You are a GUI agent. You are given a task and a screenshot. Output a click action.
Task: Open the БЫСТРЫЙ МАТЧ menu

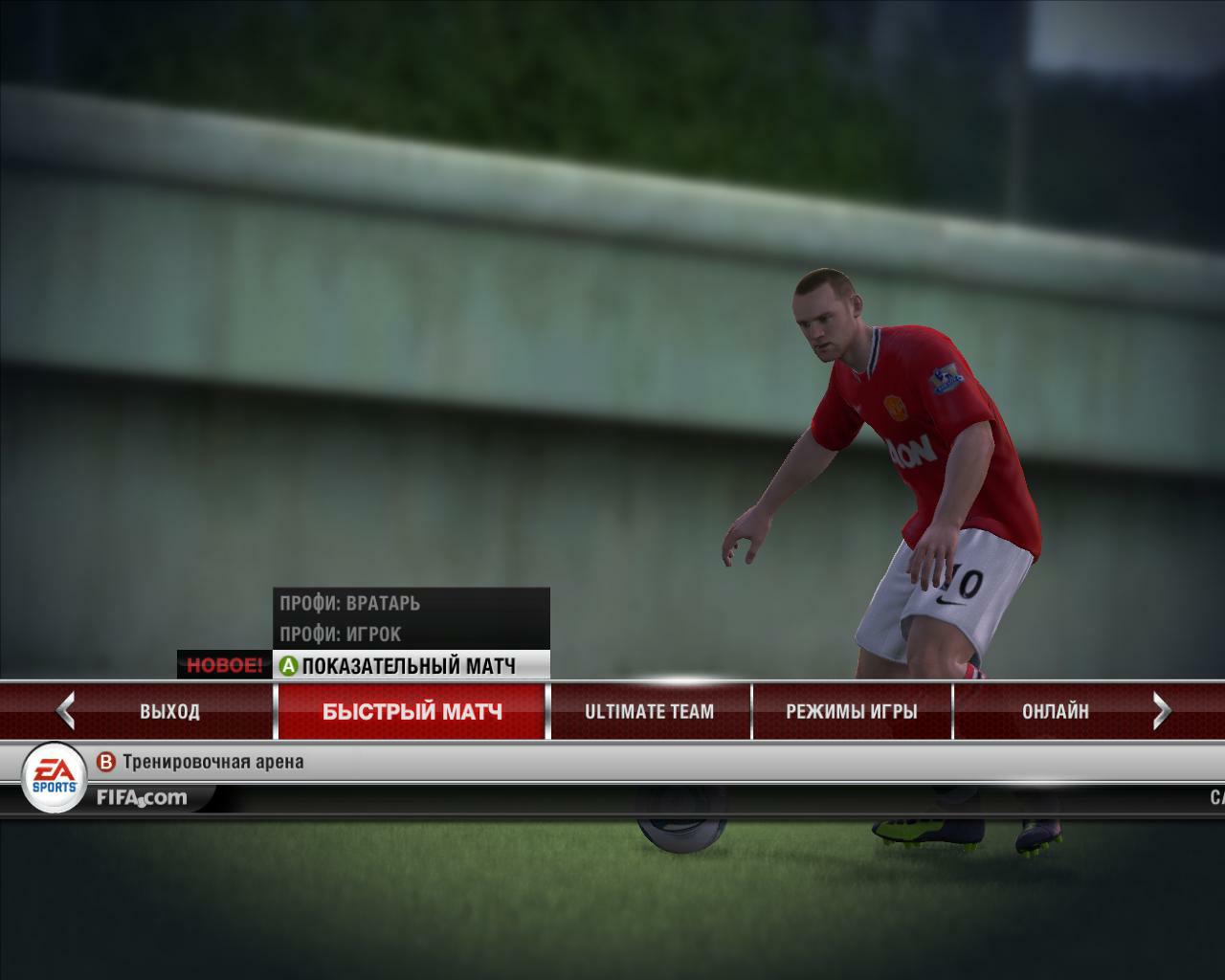tap(412, 711)
